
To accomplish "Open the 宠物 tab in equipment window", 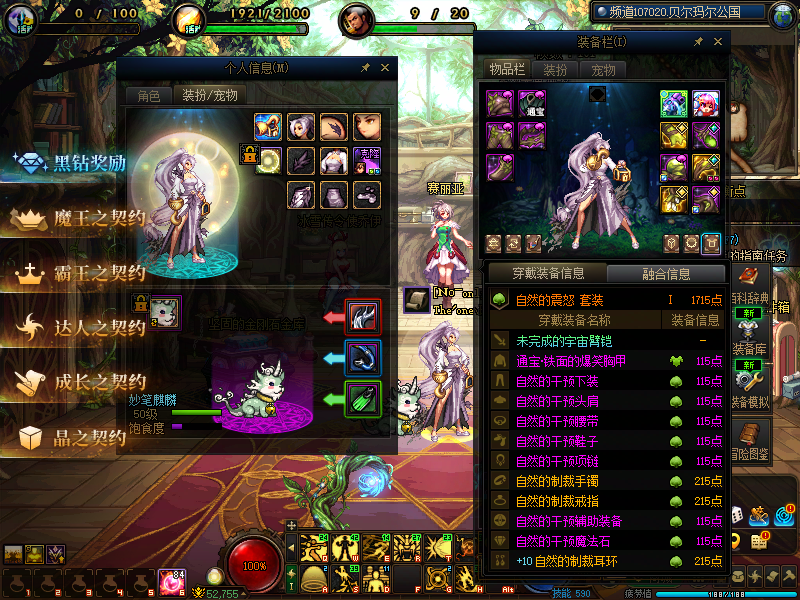I will tap(603, 70).
